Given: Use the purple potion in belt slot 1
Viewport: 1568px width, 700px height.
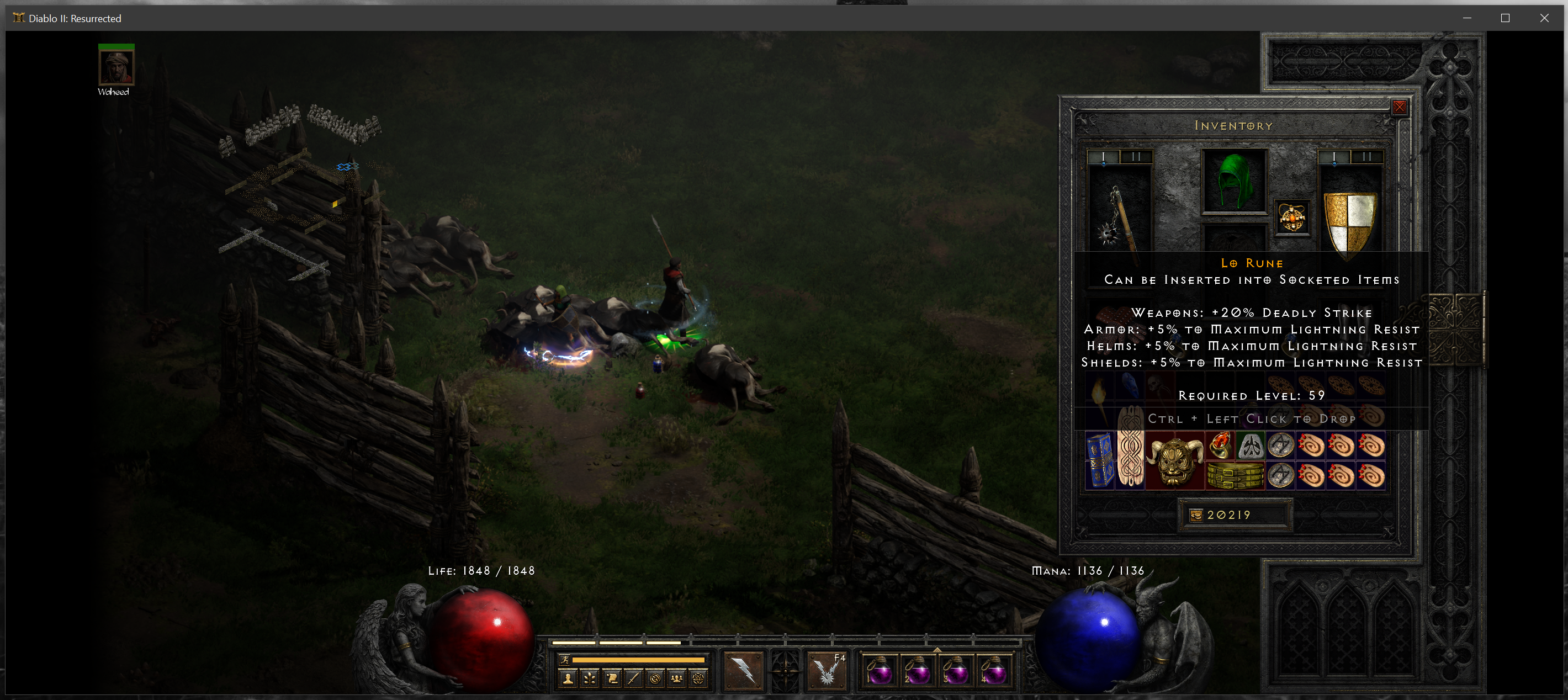Looking at the screenshot, I should click(x=879, y=671).
